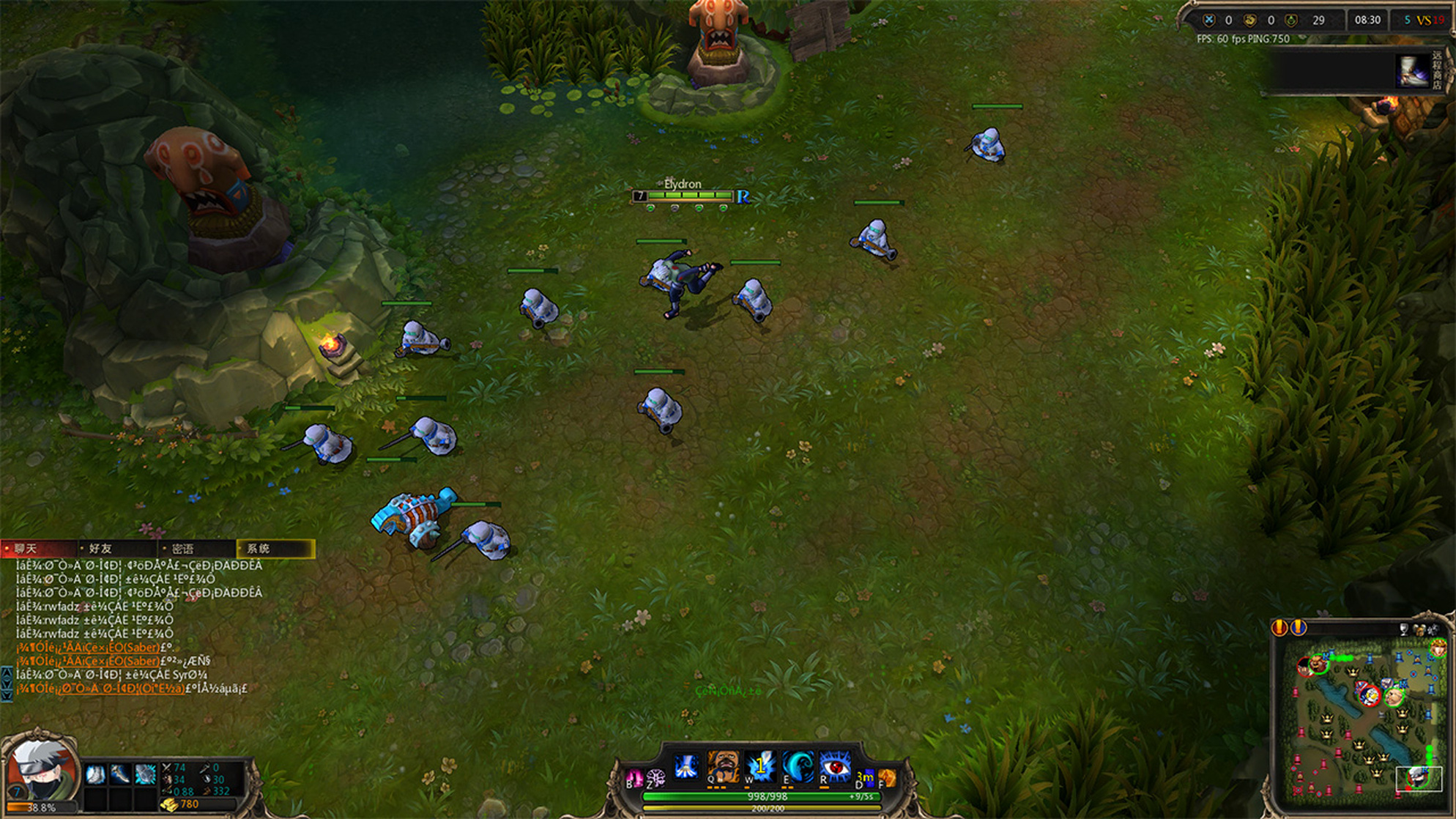Select the white boots inventory item
The height and width of the screenshot is (819, 1456).
(95, 775)
